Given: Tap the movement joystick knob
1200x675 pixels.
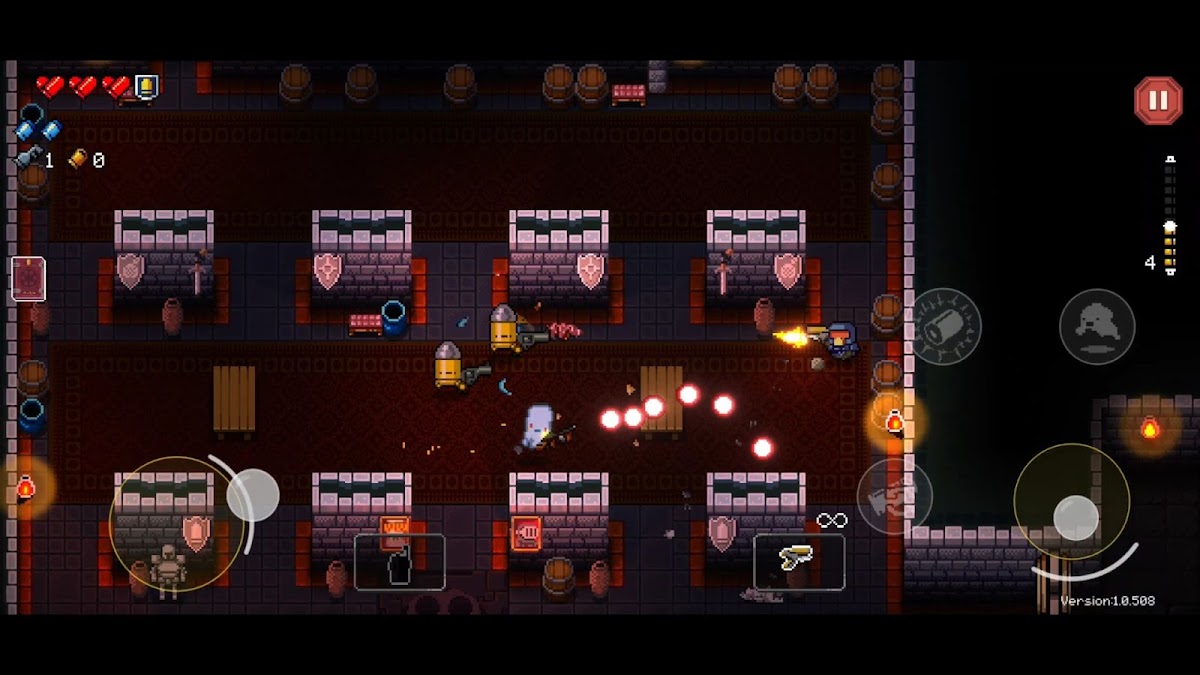Looking at the screenshot, I should click(x=252, y=494).
